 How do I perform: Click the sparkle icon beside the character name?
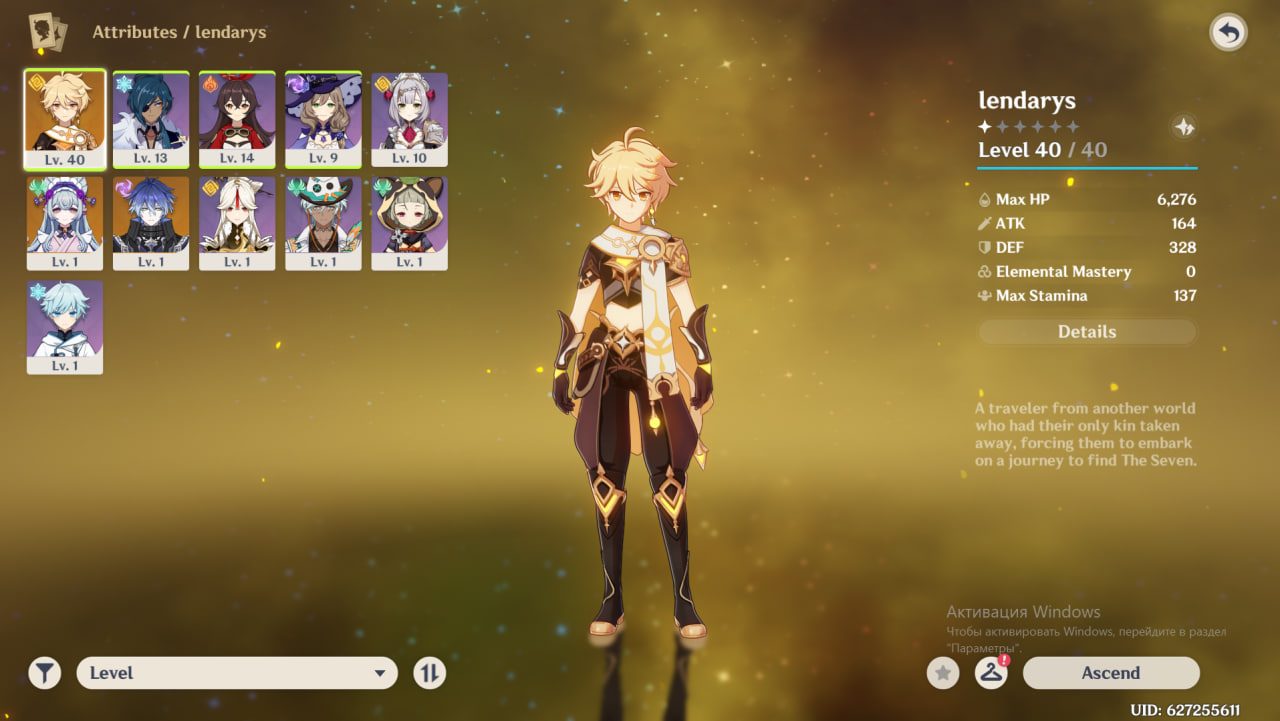(1183, 127)
